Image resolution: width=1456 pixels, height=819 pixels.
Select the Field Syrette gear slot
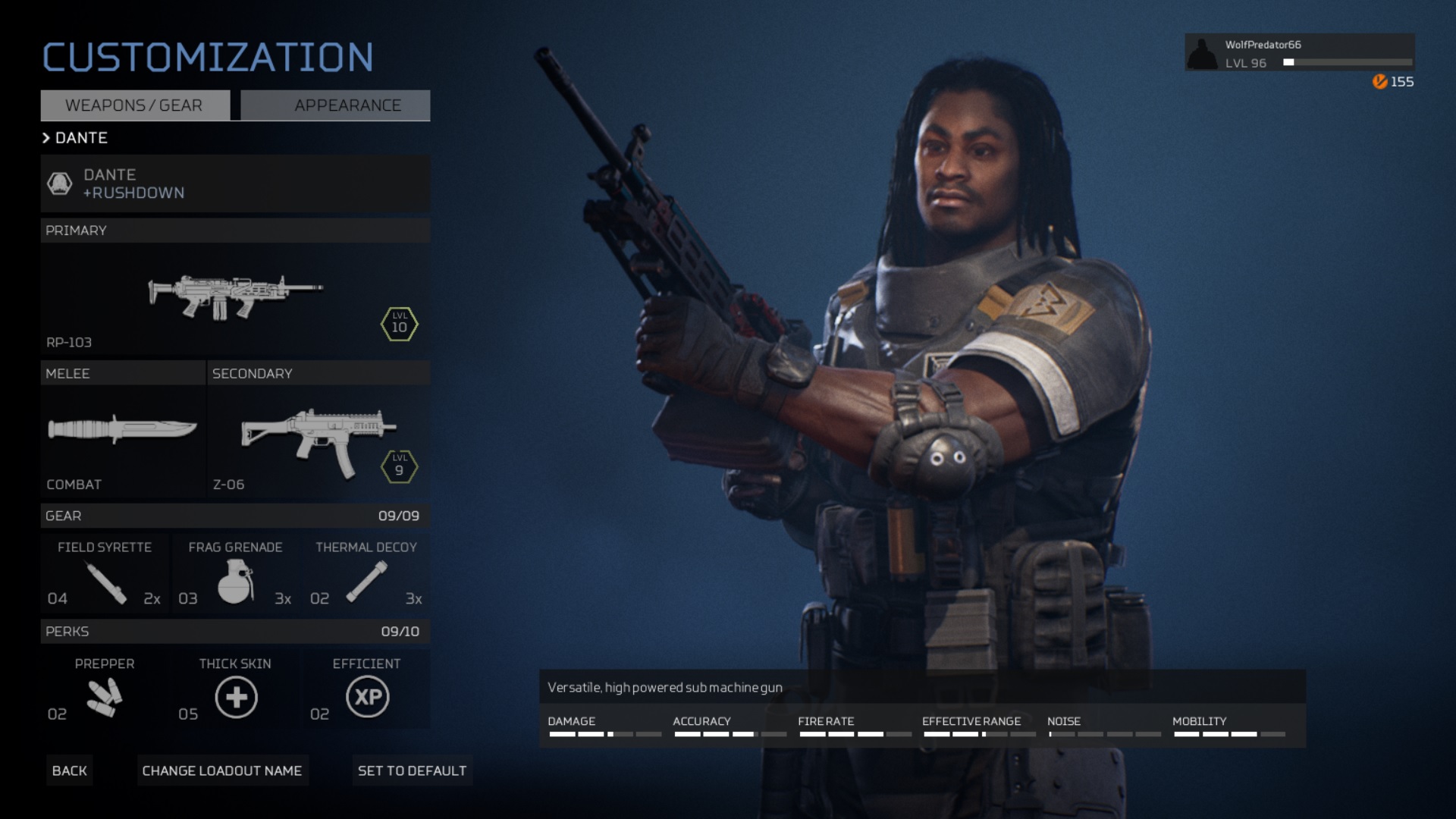[105, 574]
